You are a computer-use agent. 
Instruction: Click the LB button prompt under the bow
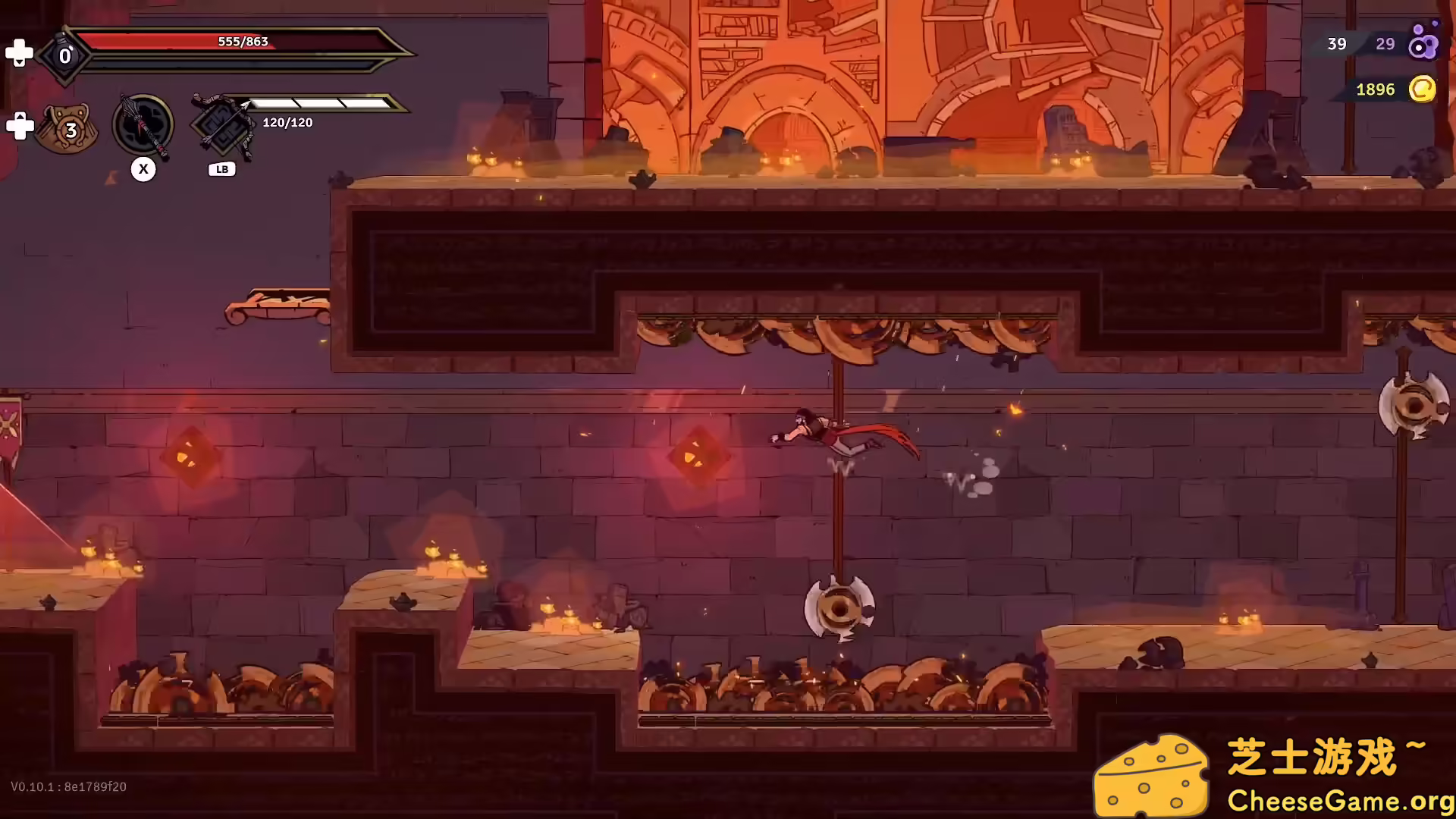click(221, 169)
